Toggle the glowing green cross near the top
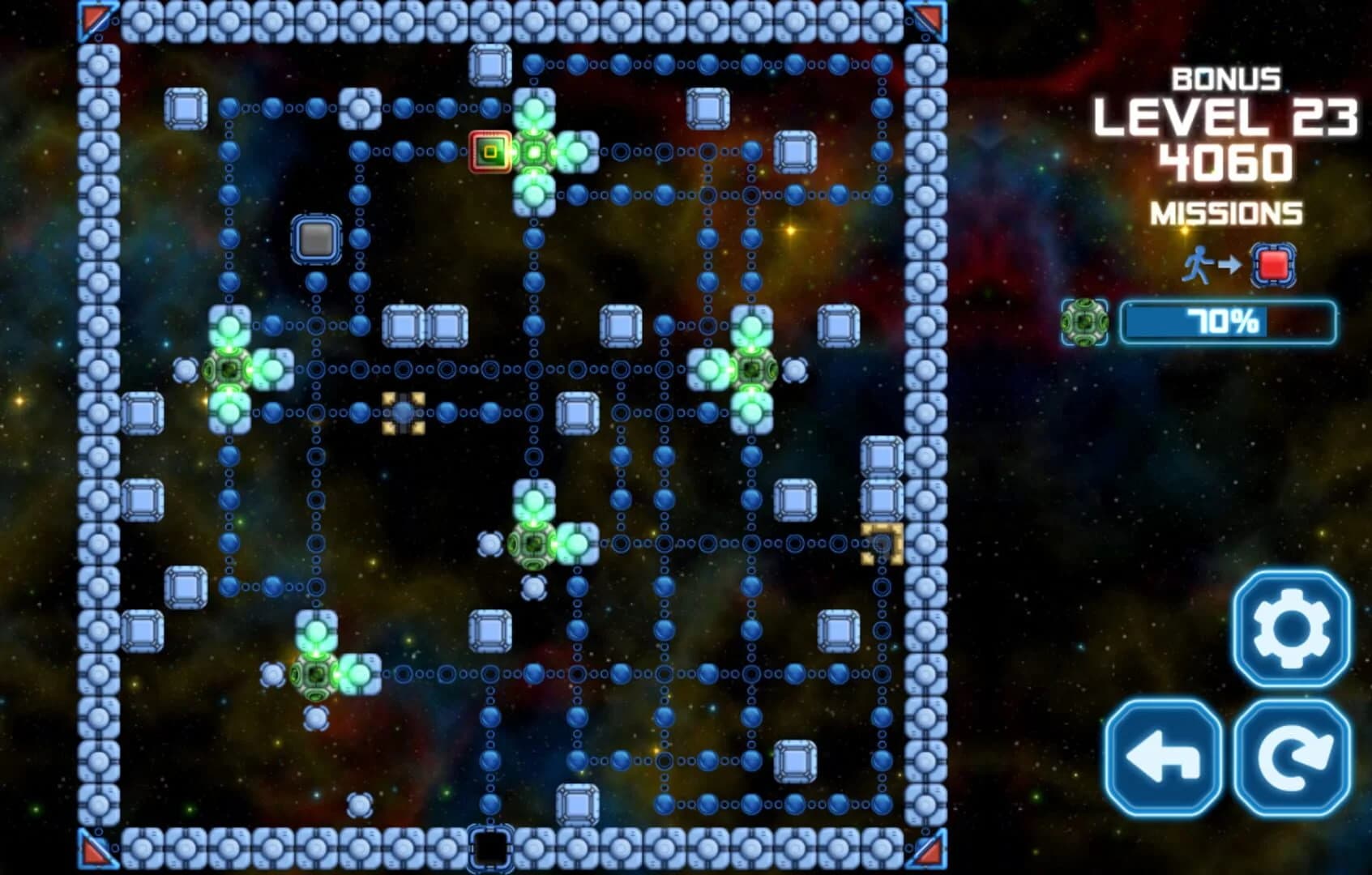1372x875 pixels. click(533, 150)
